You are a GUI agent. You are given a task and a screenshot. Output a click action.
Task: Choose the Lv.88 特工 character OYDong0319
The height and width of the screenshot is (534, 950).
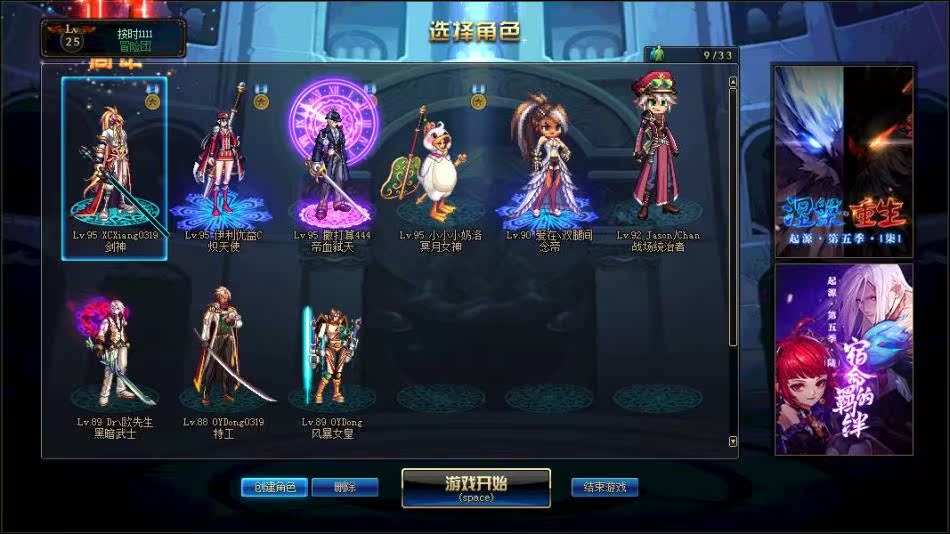tap(223, 355)
